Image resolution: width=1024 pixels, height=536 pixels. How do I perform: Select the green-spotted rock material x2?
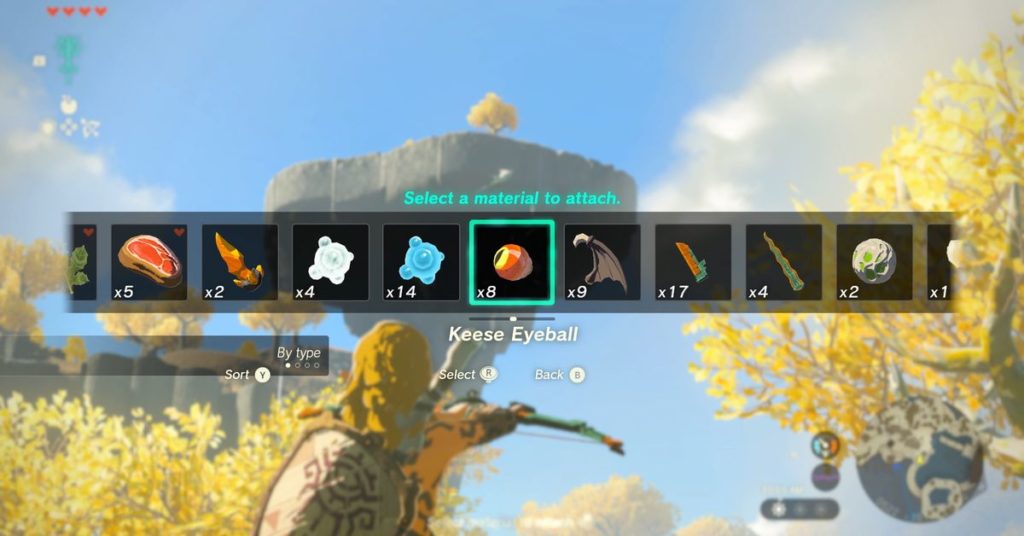(874, 262)
